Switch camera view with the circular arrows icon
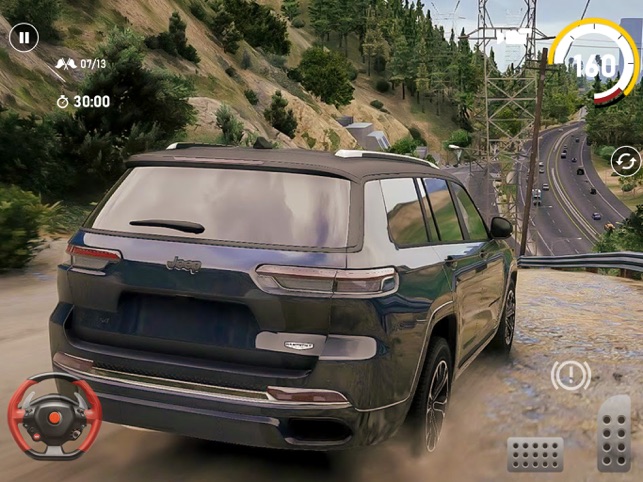This screenshot has width=643, height=482. [x=626, y=161]
